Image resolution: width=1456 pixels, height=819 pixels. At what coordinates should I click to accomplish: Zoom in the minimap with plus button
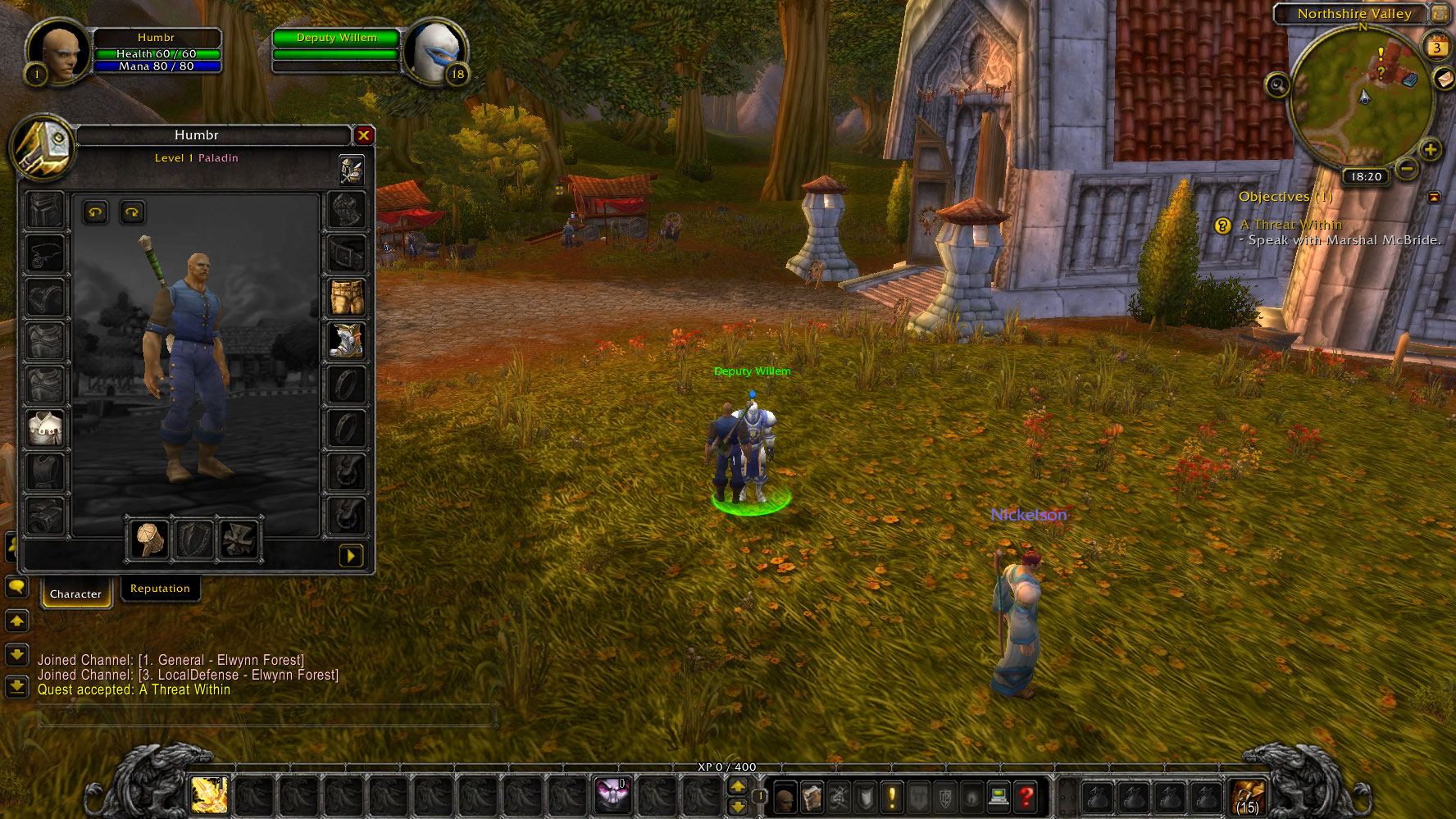[1430, 150]
